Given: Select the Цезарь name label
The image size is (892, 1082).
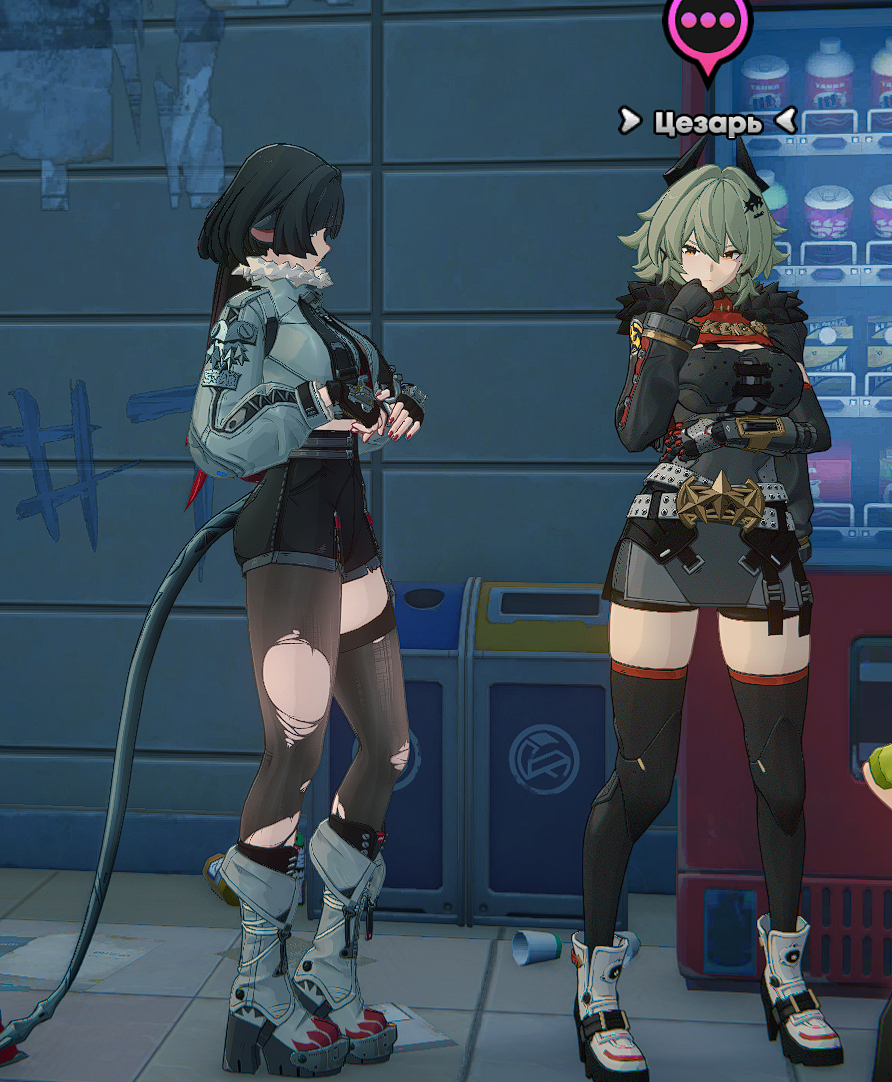Looking at the screenshot, I should coord(707,122).
